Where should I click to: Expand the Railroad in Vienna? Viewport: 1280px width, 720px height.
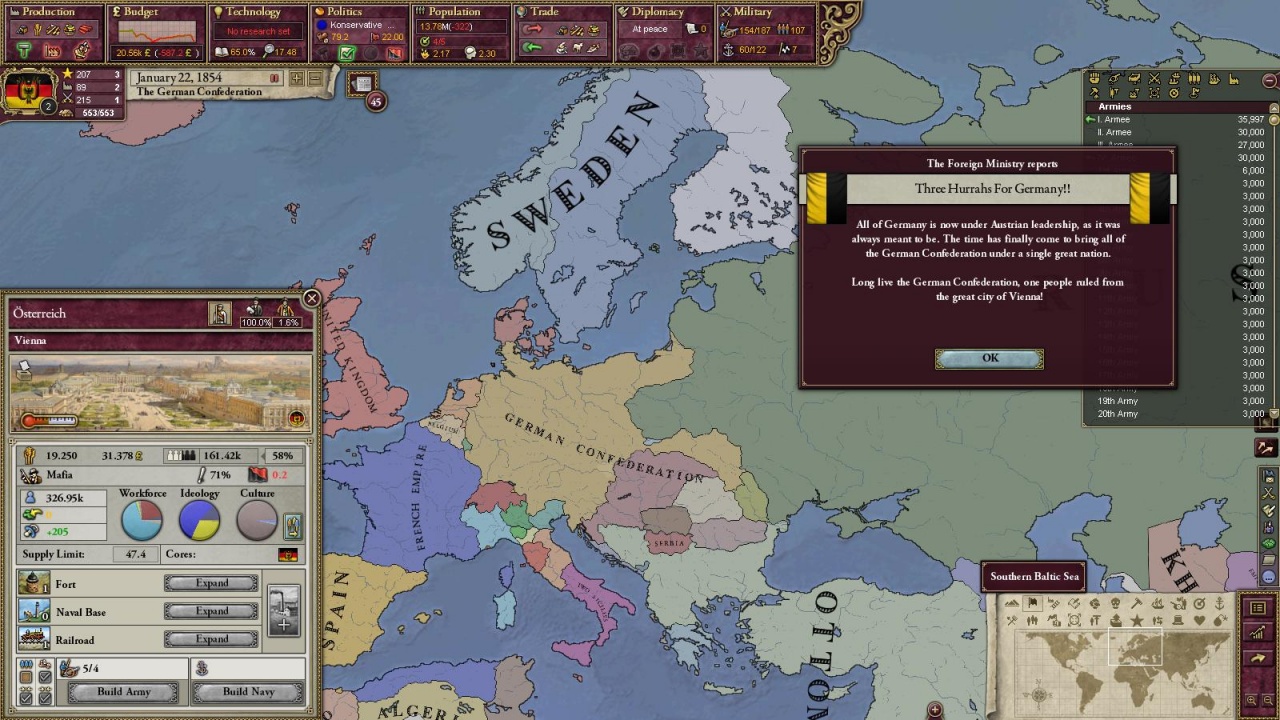pos(211,639)
